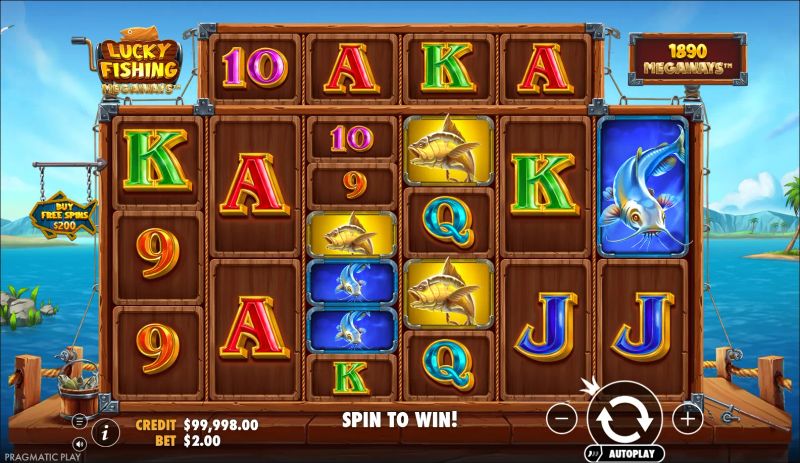Increase the bet with the plus button
This screenshot has width=800, height=463.
tap(687, 419)
